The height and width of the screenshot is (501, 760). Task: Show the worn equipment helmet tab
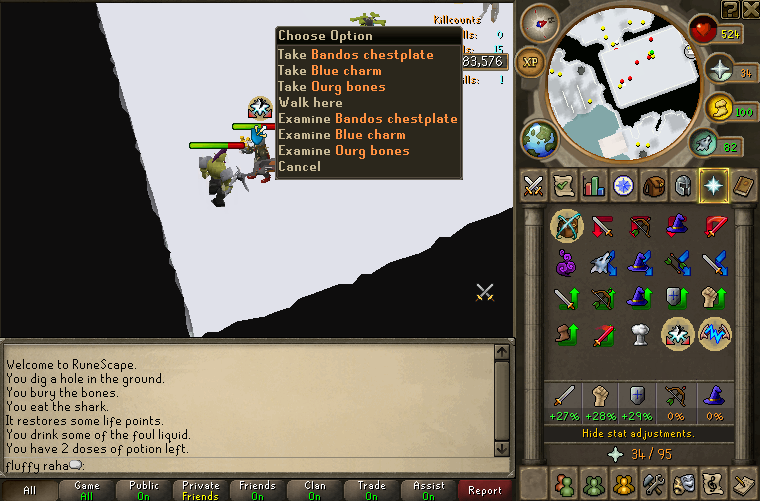[x=684, y=186]
